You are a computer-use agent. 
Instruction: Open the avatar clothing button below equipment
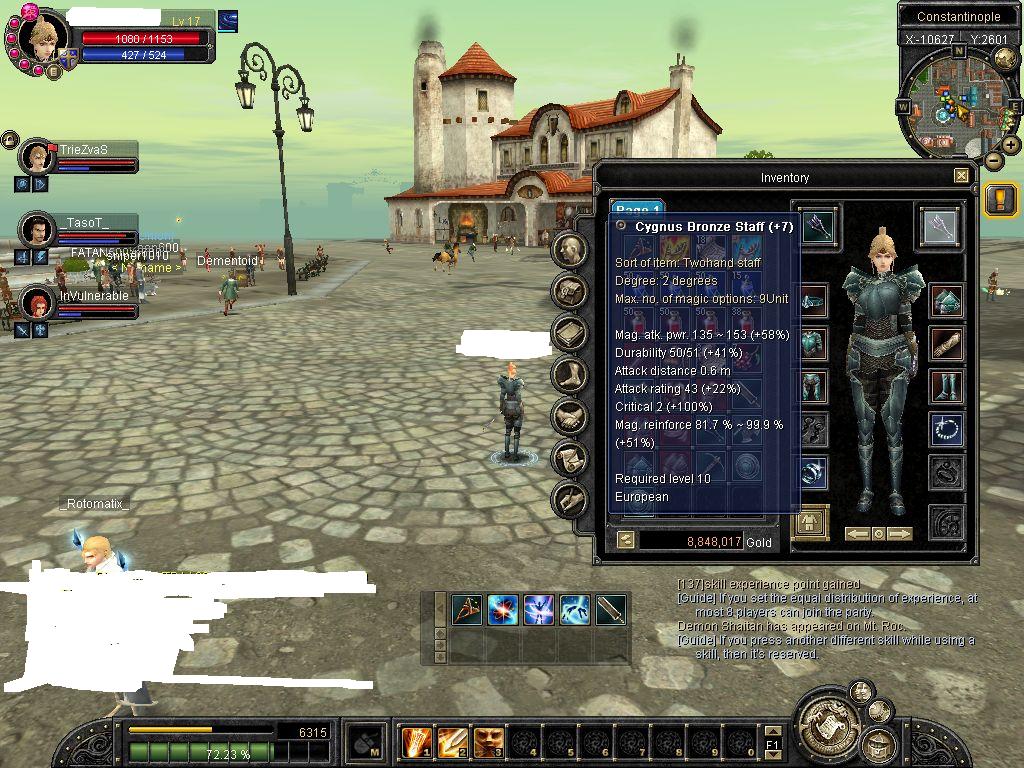(x=810, y=521)
